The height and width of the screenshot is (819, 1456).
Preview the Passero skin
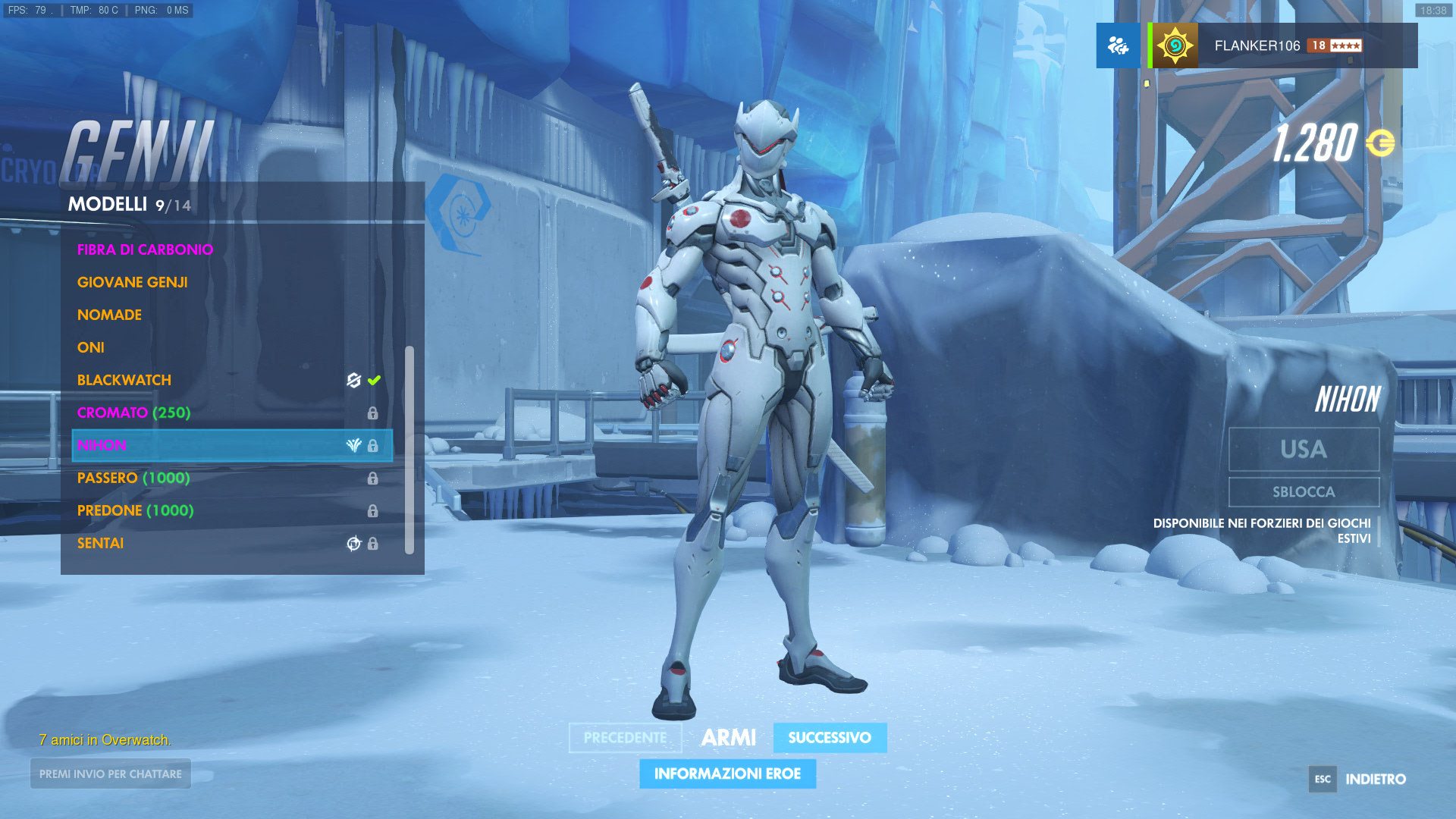point(133,478)
